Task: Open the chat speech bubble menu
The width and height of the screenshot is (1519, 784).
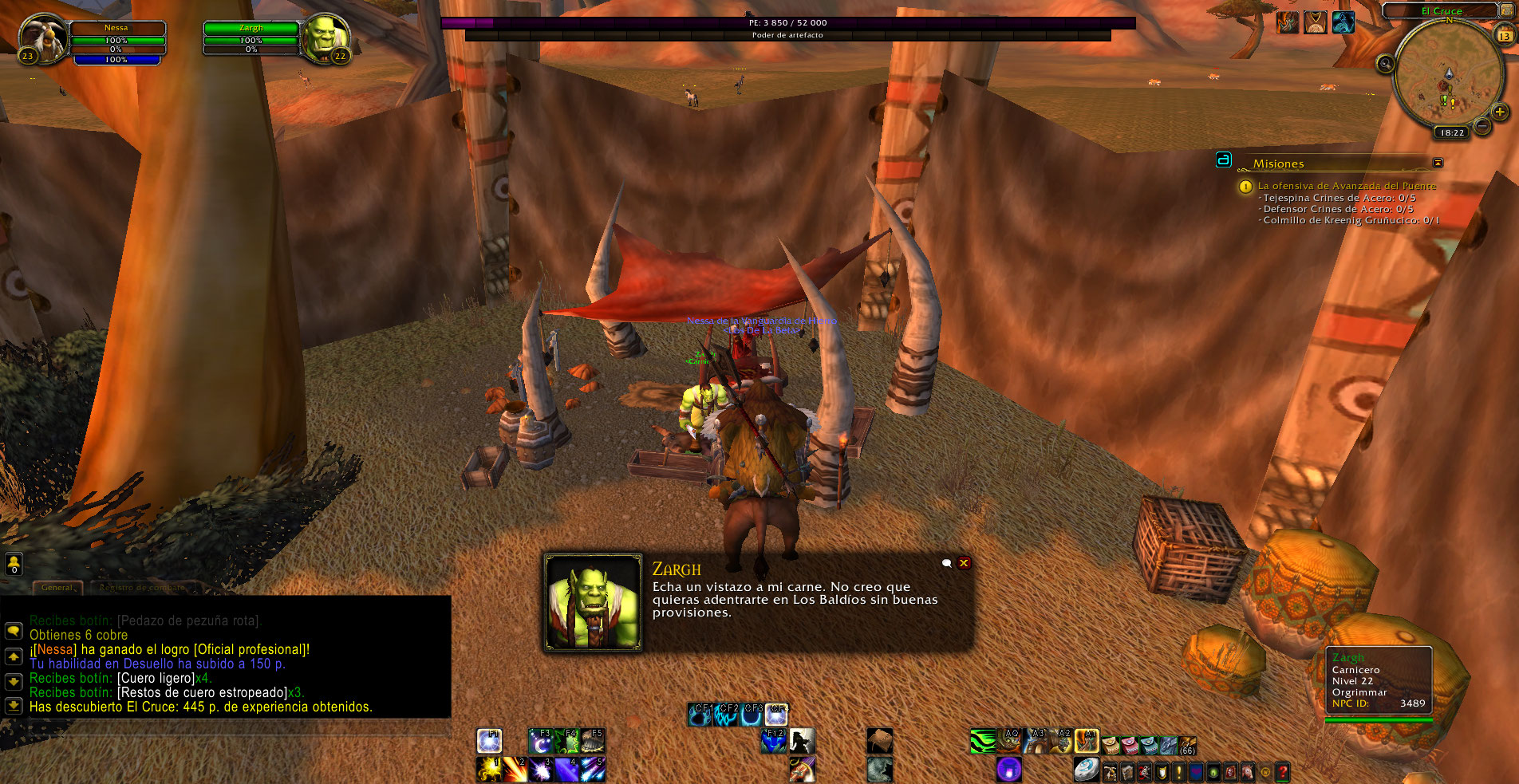Action: 14,631
